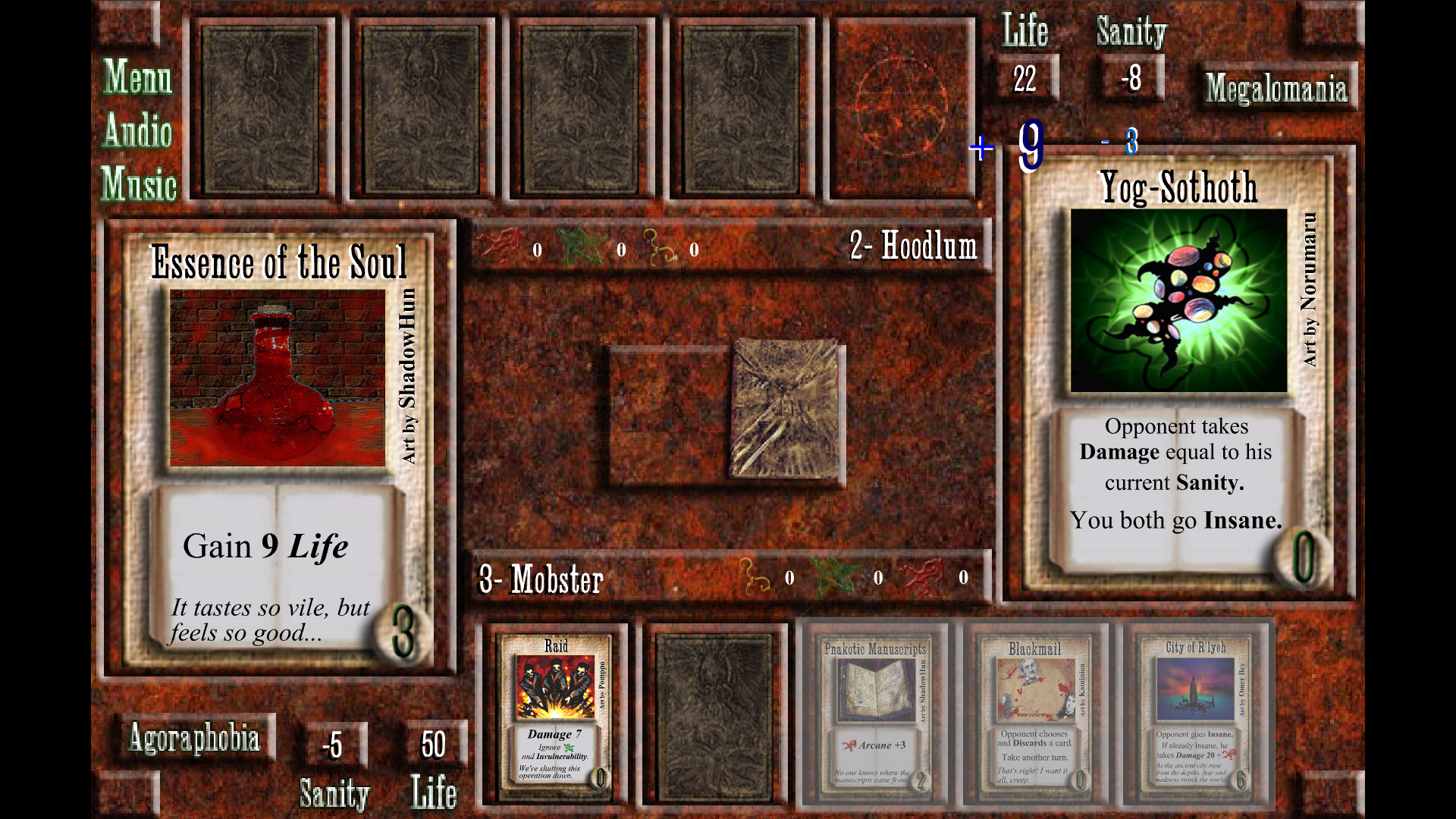The height and width of the screenshot is (819, 1456).
Task: Inspect the Yog-Sothoth card
Action: click(x=1178, y=372)
